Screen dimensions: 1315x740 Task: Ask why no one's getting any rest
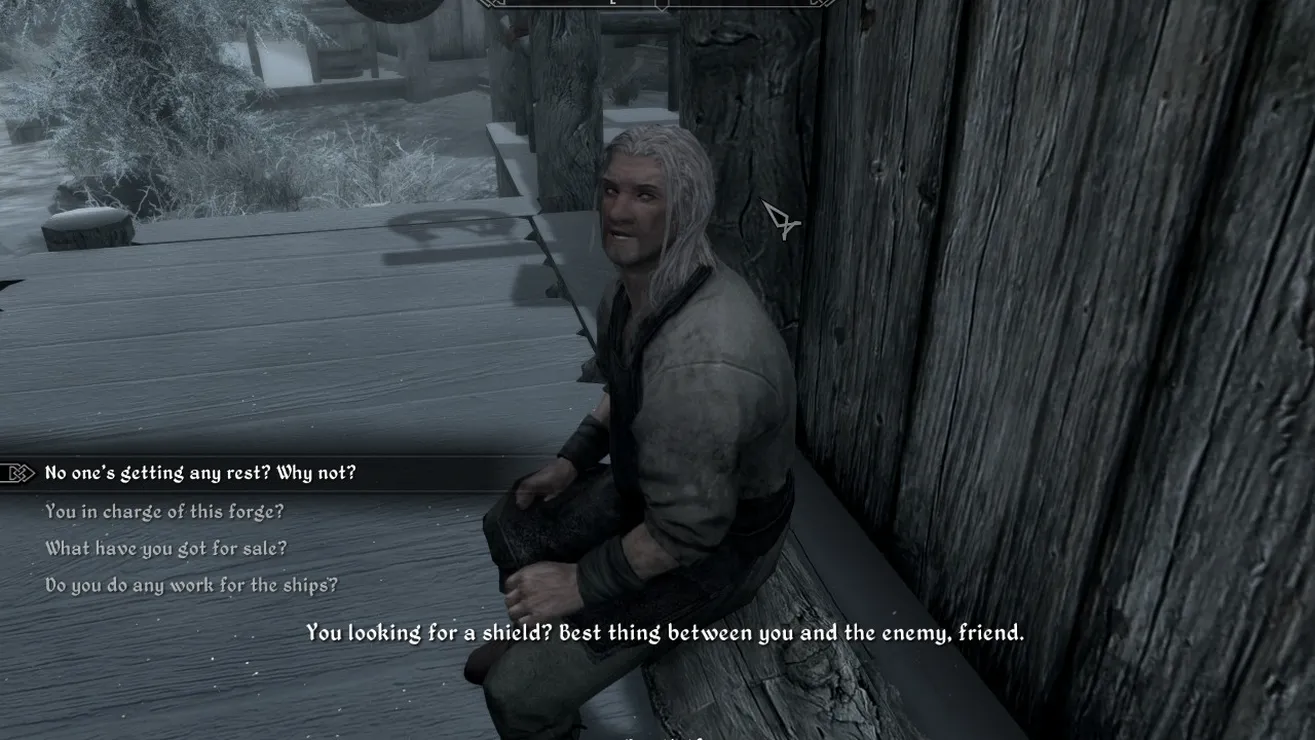(200, 473)
